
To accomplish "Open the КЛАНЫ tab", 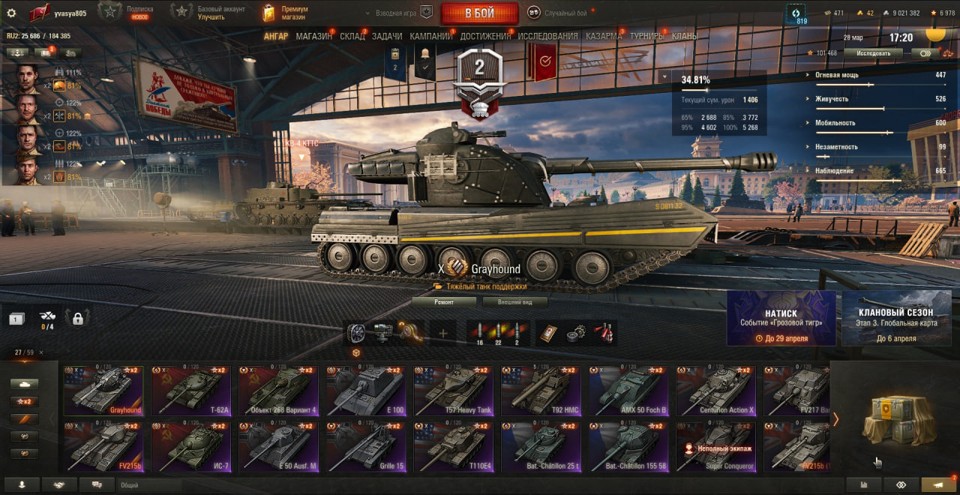I will coord(685,37).
